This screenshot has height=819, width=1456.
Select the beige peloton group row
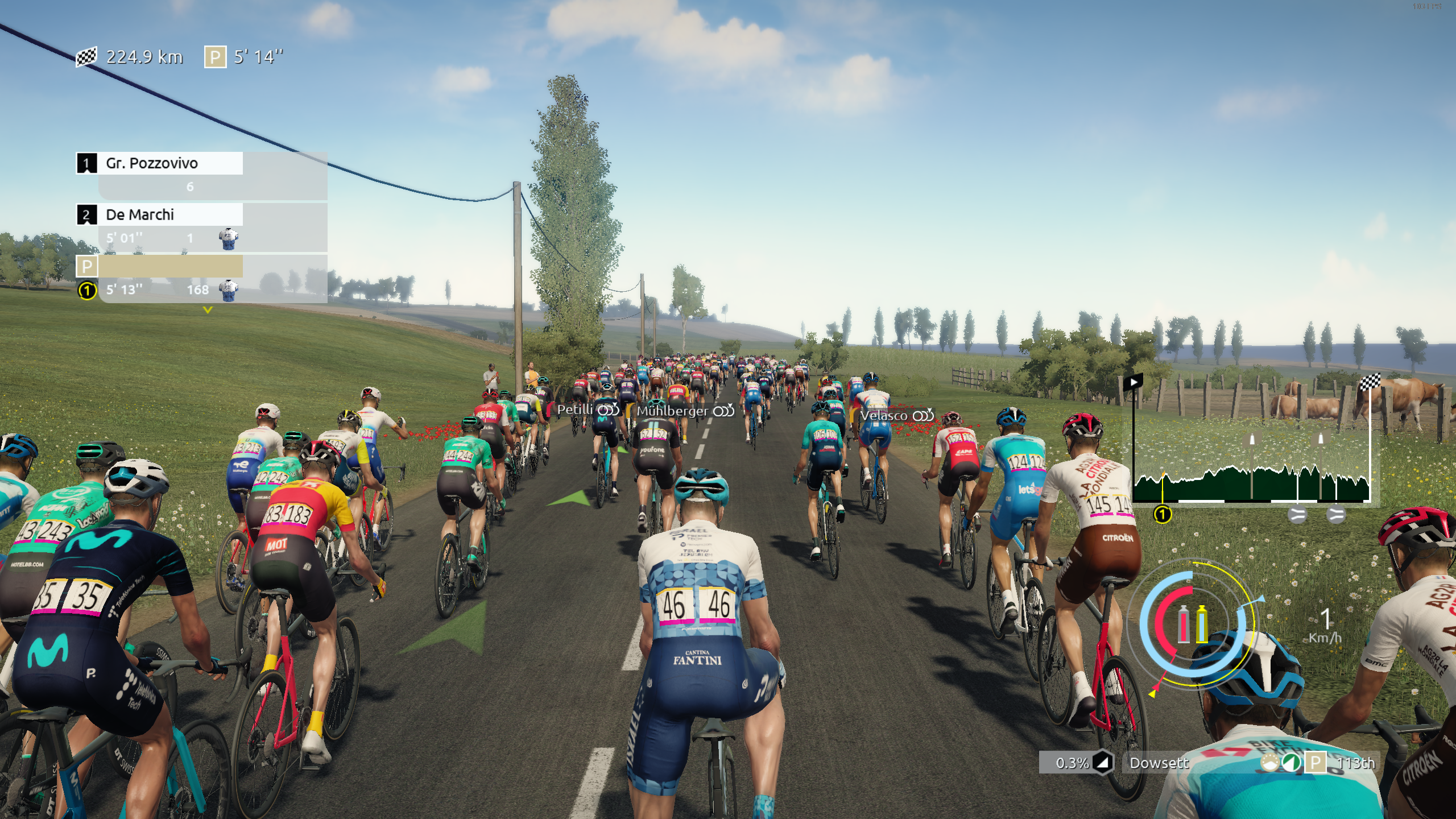pos(169,266)
